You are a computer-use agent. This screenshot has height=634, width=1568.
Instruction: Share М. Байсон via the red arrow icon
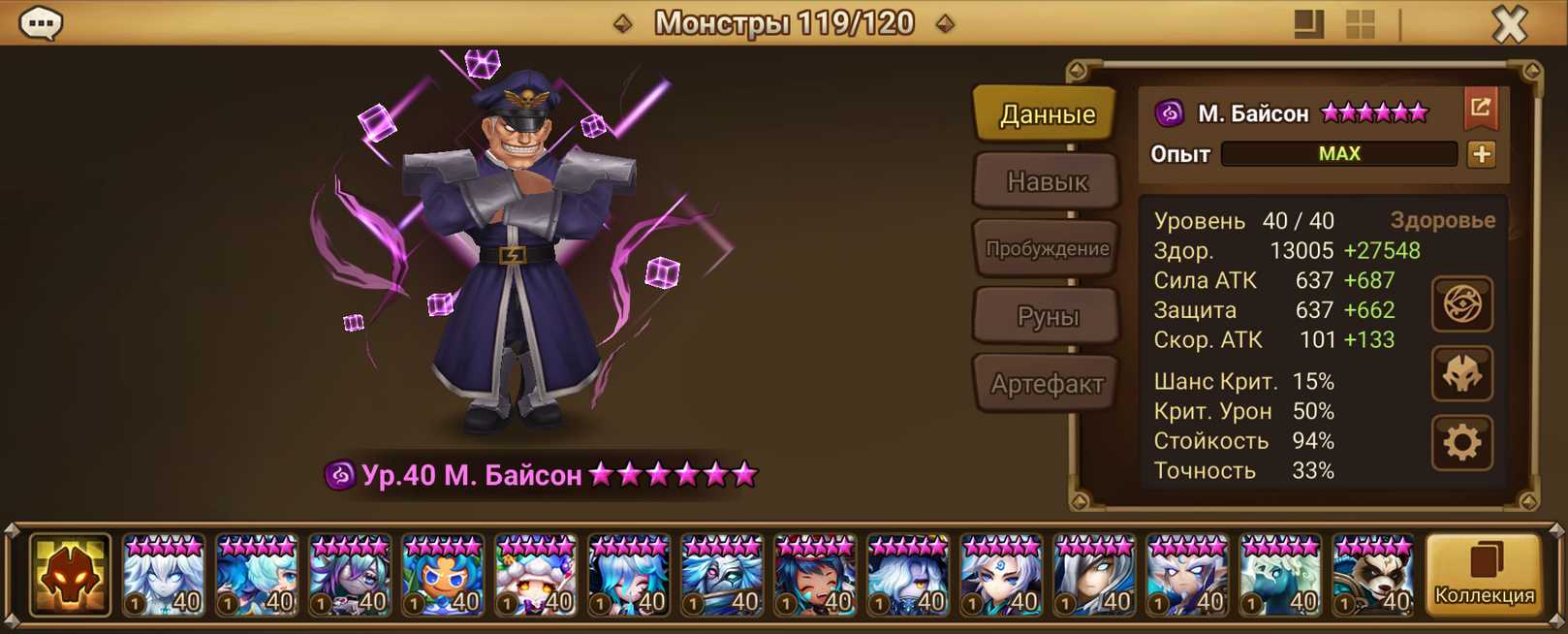[1480, 109]
